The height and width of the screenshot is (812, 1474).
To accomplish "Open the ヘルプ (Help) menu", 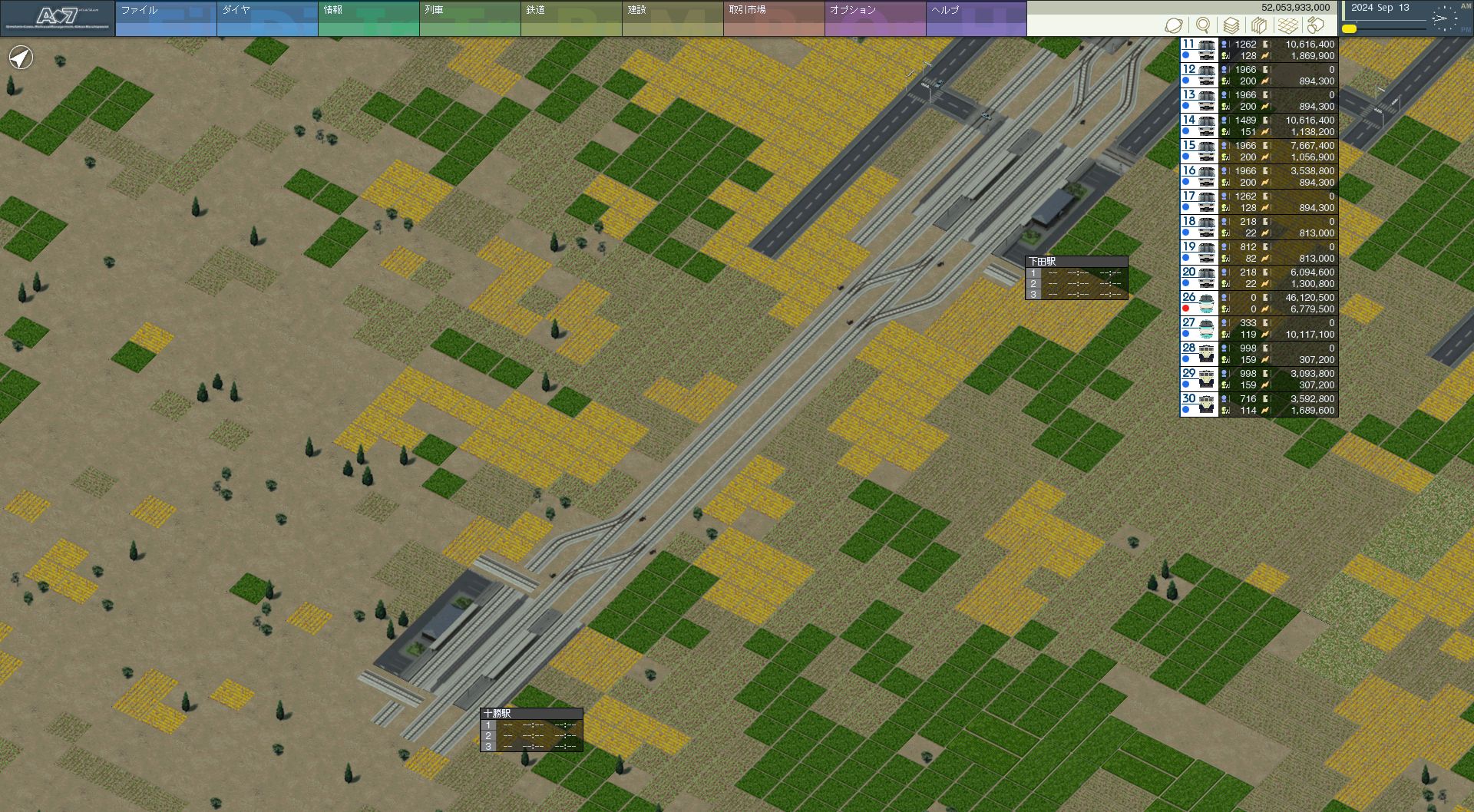I will pos(976,18).
